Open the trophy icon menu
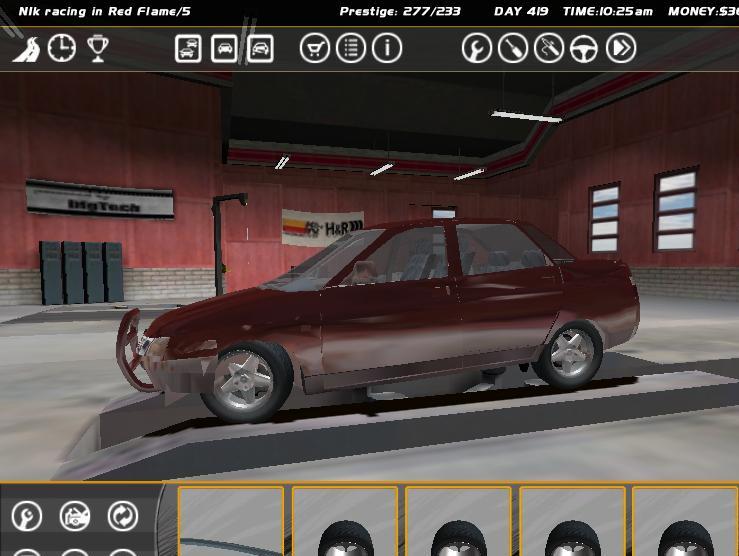The height and width of the screenshot is (556, 739). (97, 48)
